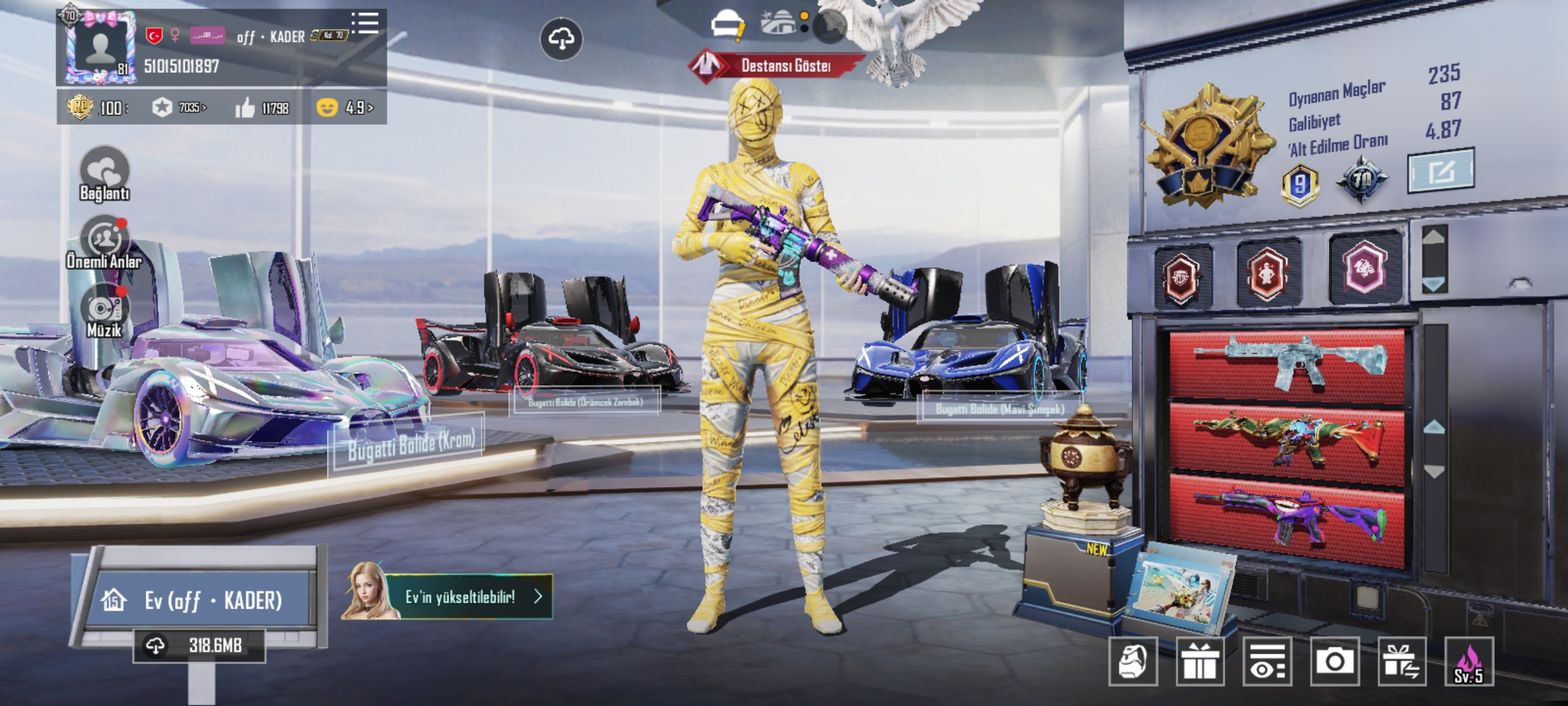Tap the cloud download icon at top
The width and height of the screenshot is (1568, 706).
point(561,39)
